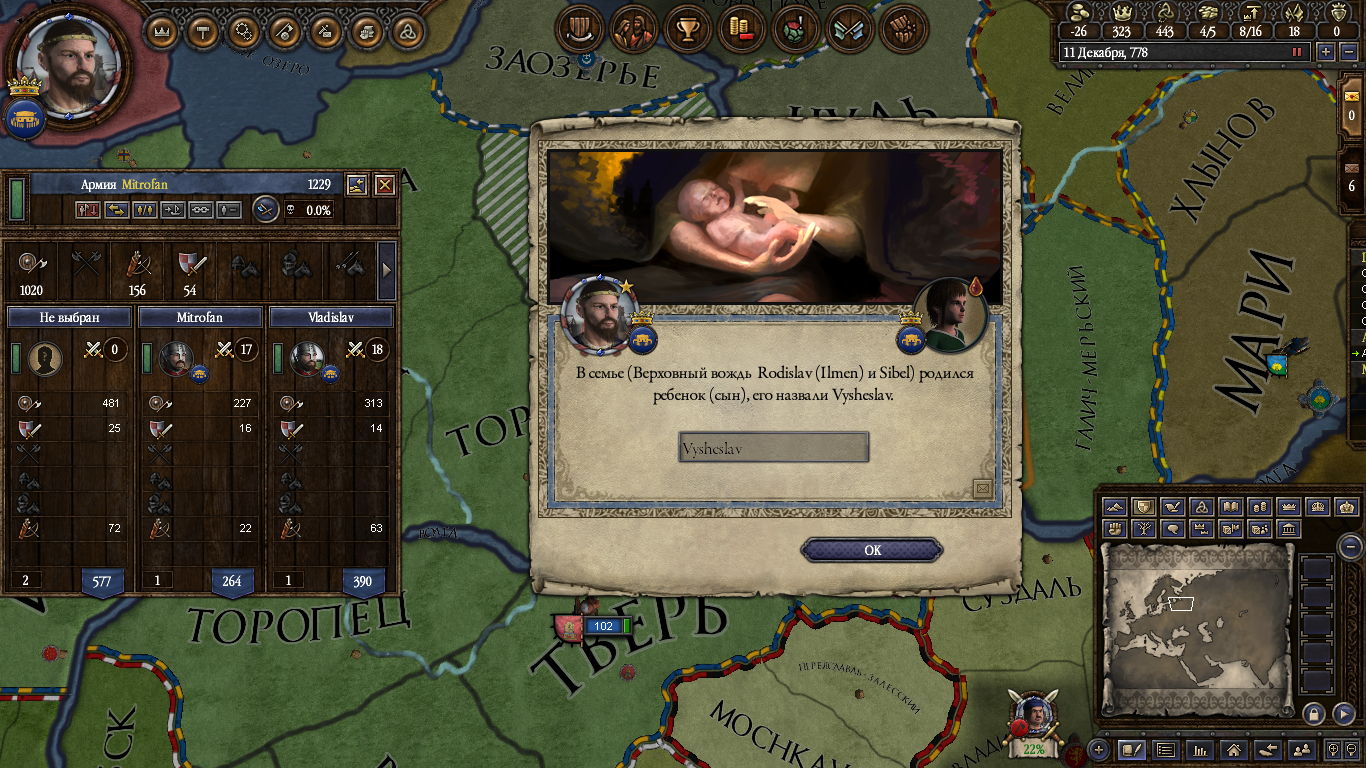1366x768 pixels.
Task: Open the raised fist factions icon
Action: [902, 30]
